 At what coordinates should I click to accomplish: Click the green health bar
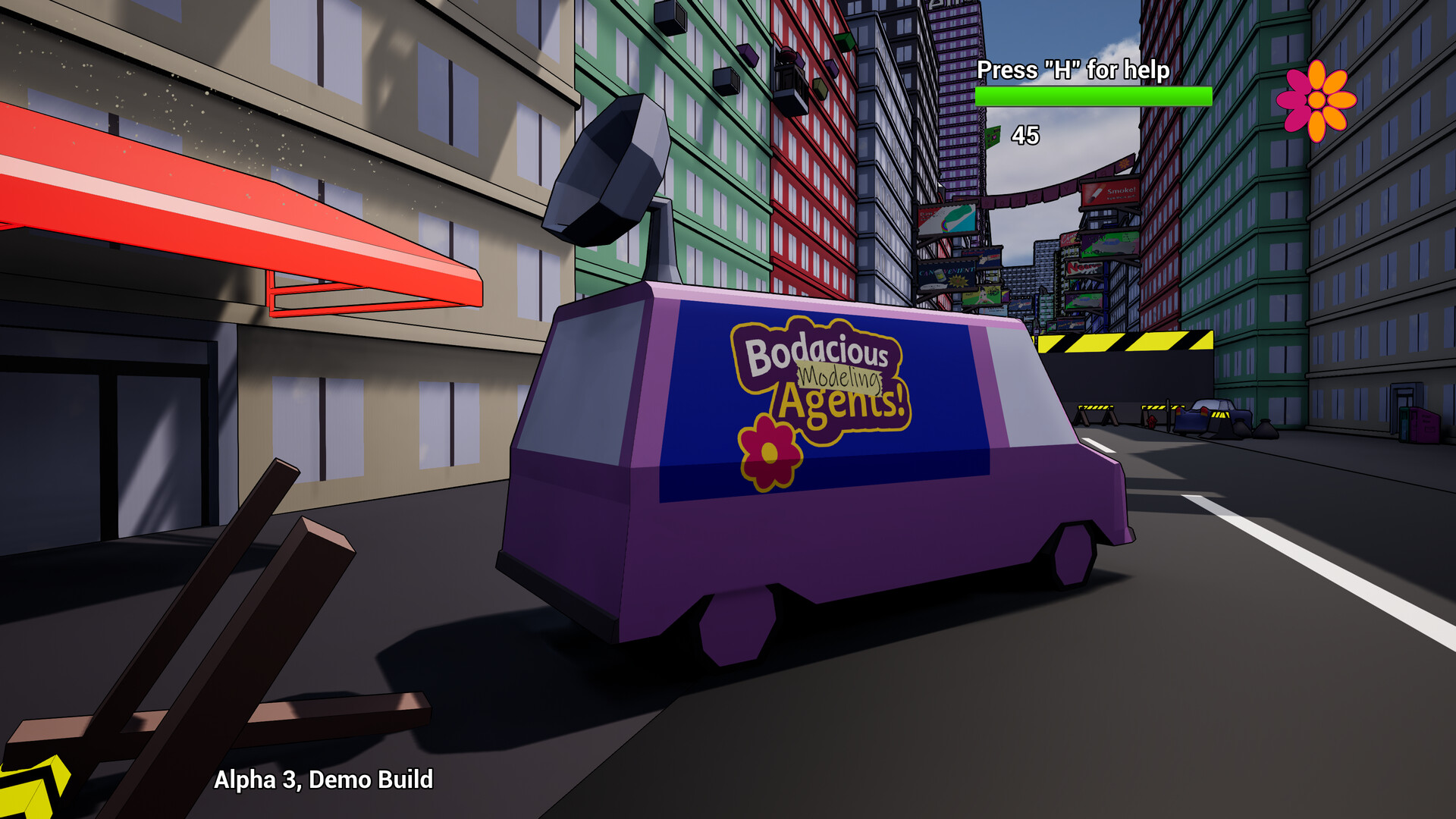click(x=1092, y=97)
